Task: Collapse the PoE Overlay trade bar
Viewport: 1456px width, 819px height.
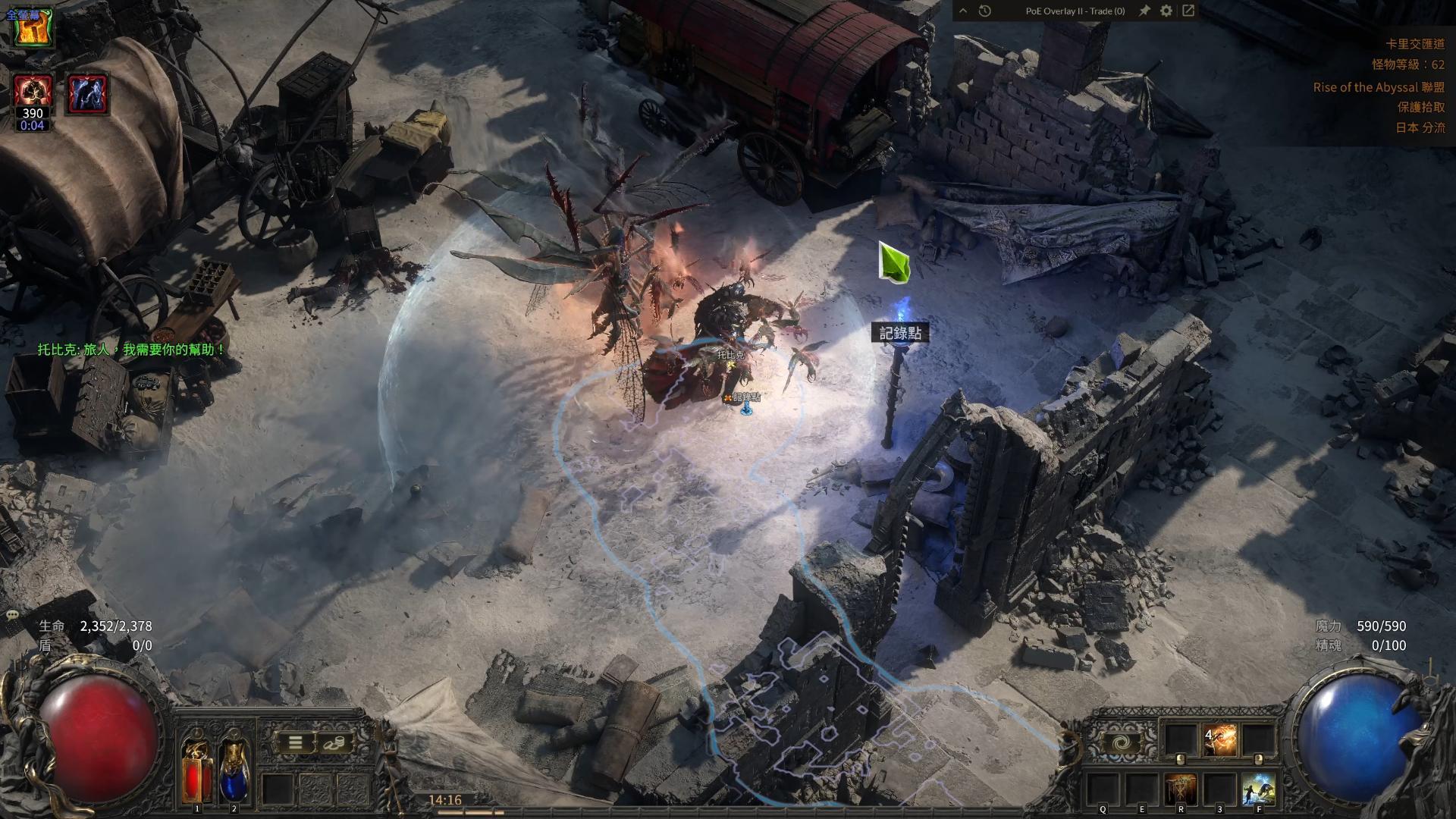Action: tap(963, 11)
